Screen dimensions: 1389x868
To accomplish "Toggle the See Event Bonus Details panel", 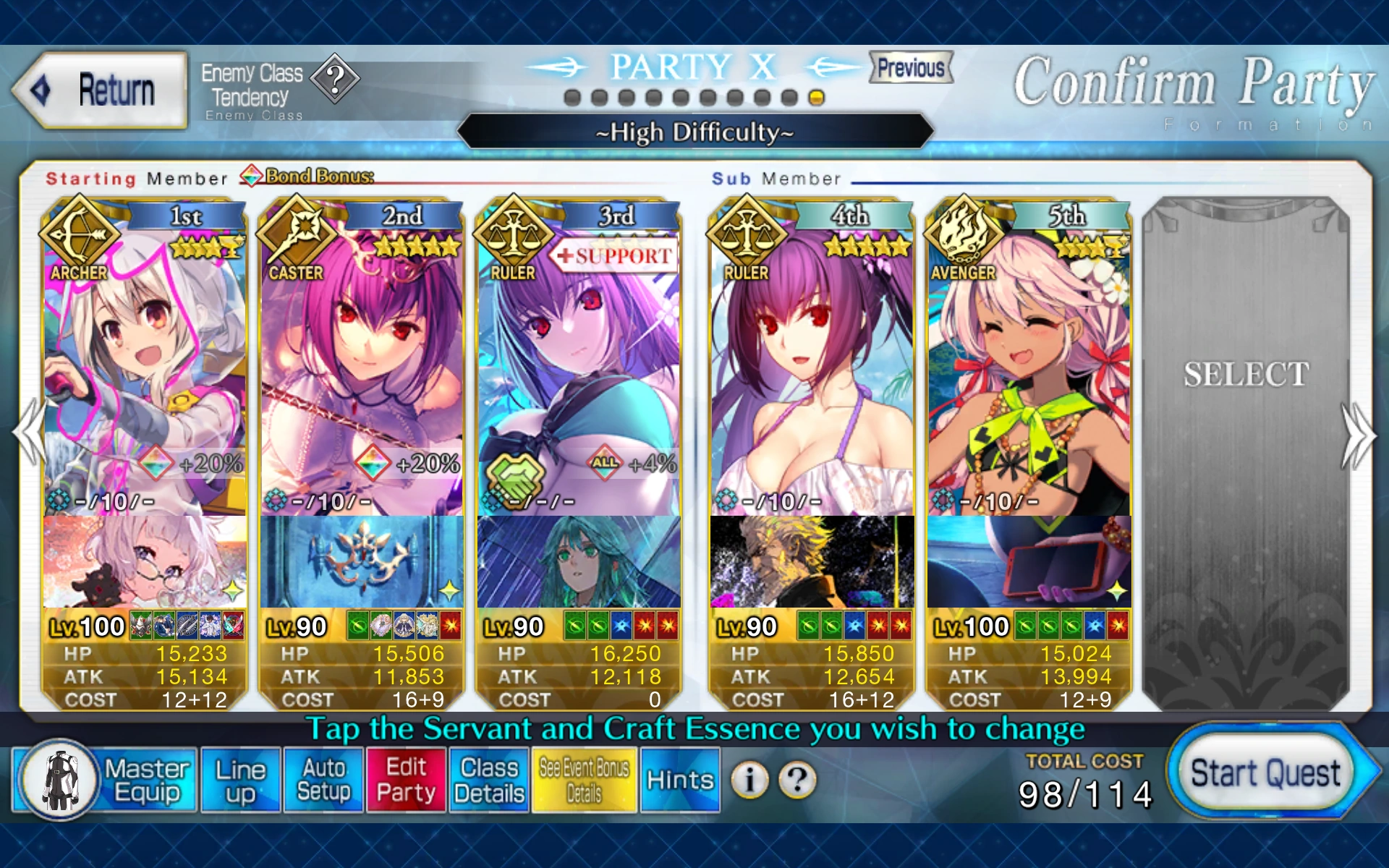I will tap(584, 780).
